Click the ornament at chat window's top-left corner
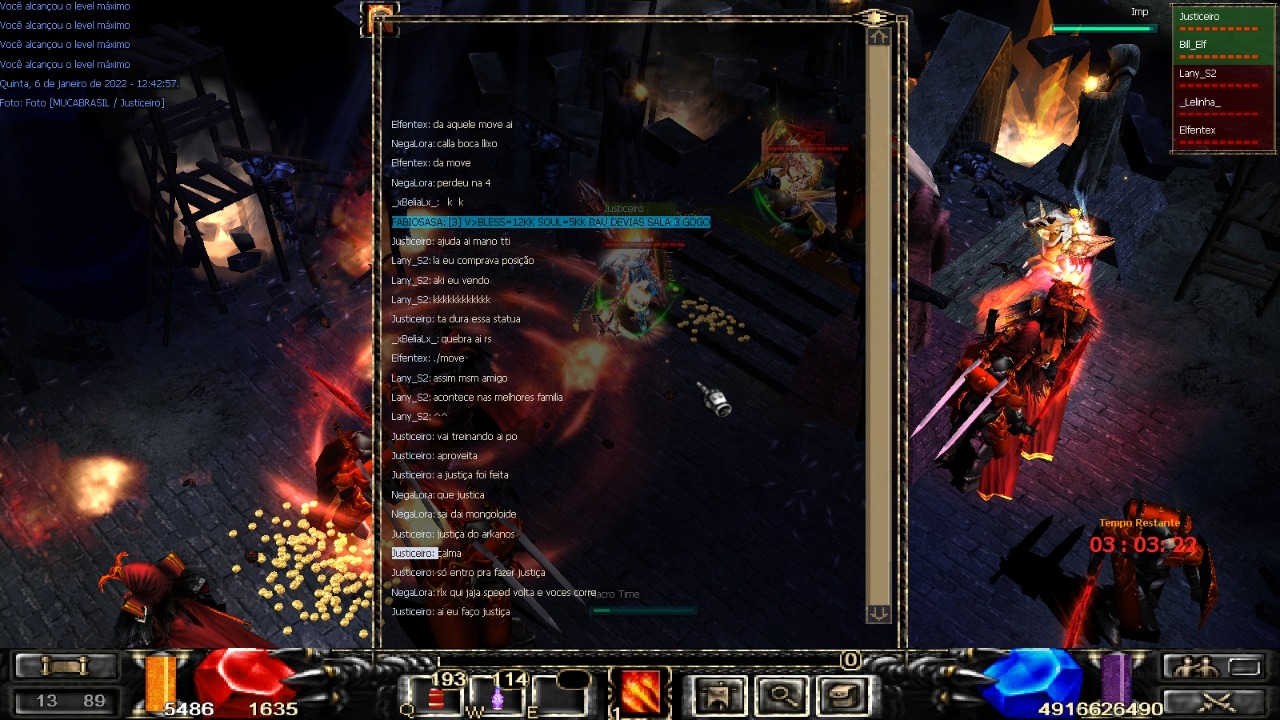This screenshot has width=1280, height=720. (381, 15)
